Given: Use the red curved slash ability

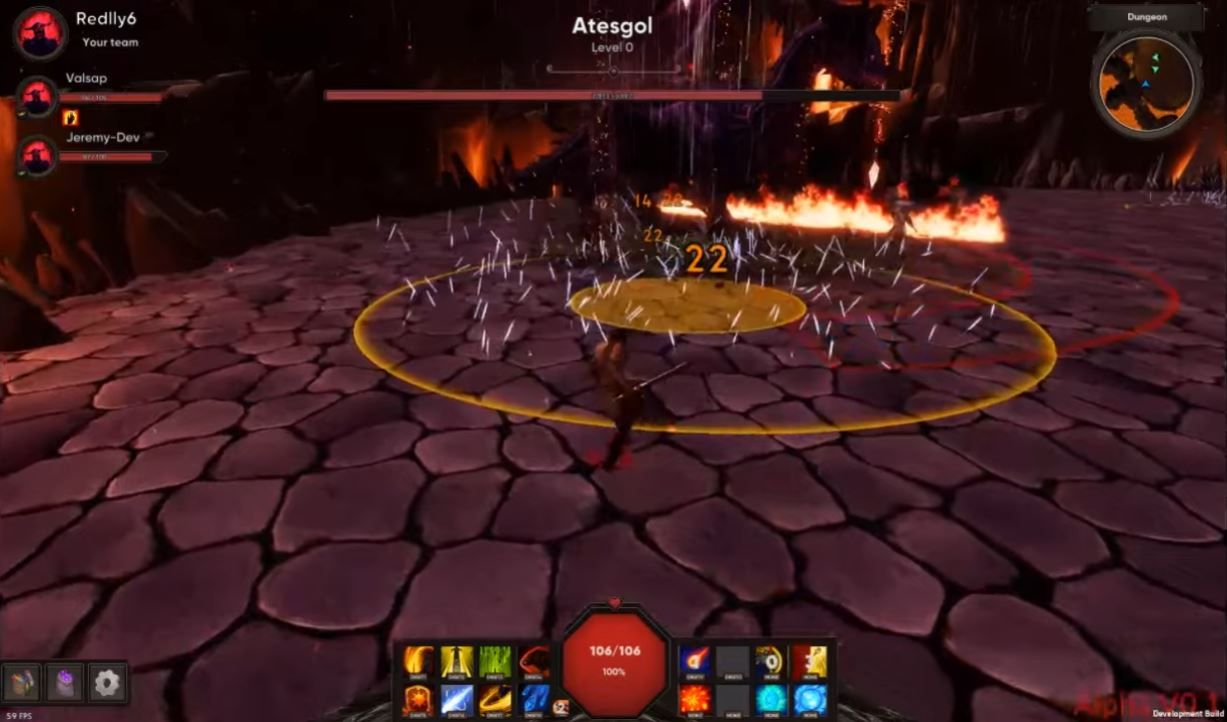Looking at the screenshot, I should 533,661.
